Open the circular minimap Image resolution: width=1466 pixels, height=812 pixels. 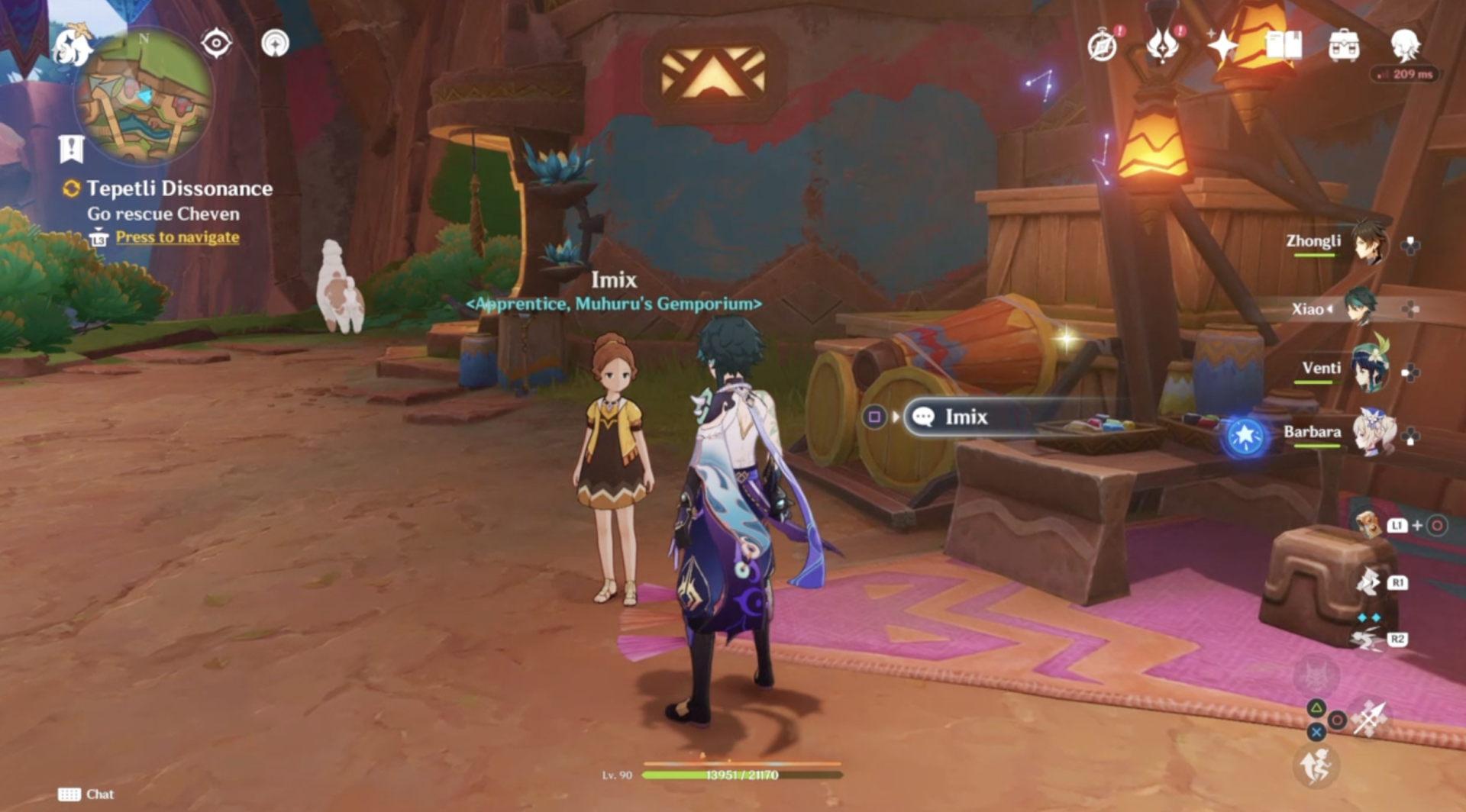(144, 98)
